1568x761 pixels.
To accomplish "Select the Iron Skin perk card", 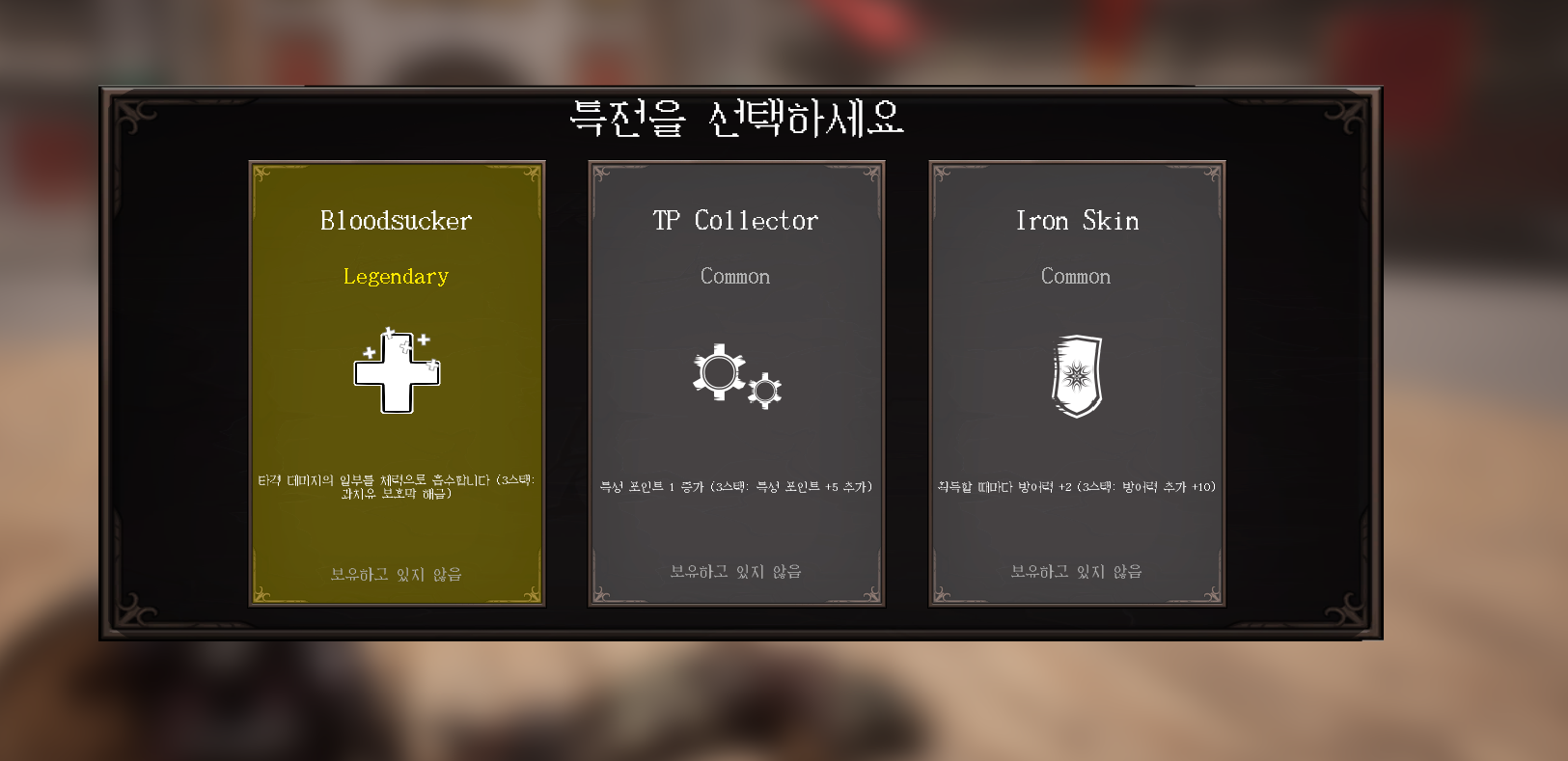I will pos(1077,434).
